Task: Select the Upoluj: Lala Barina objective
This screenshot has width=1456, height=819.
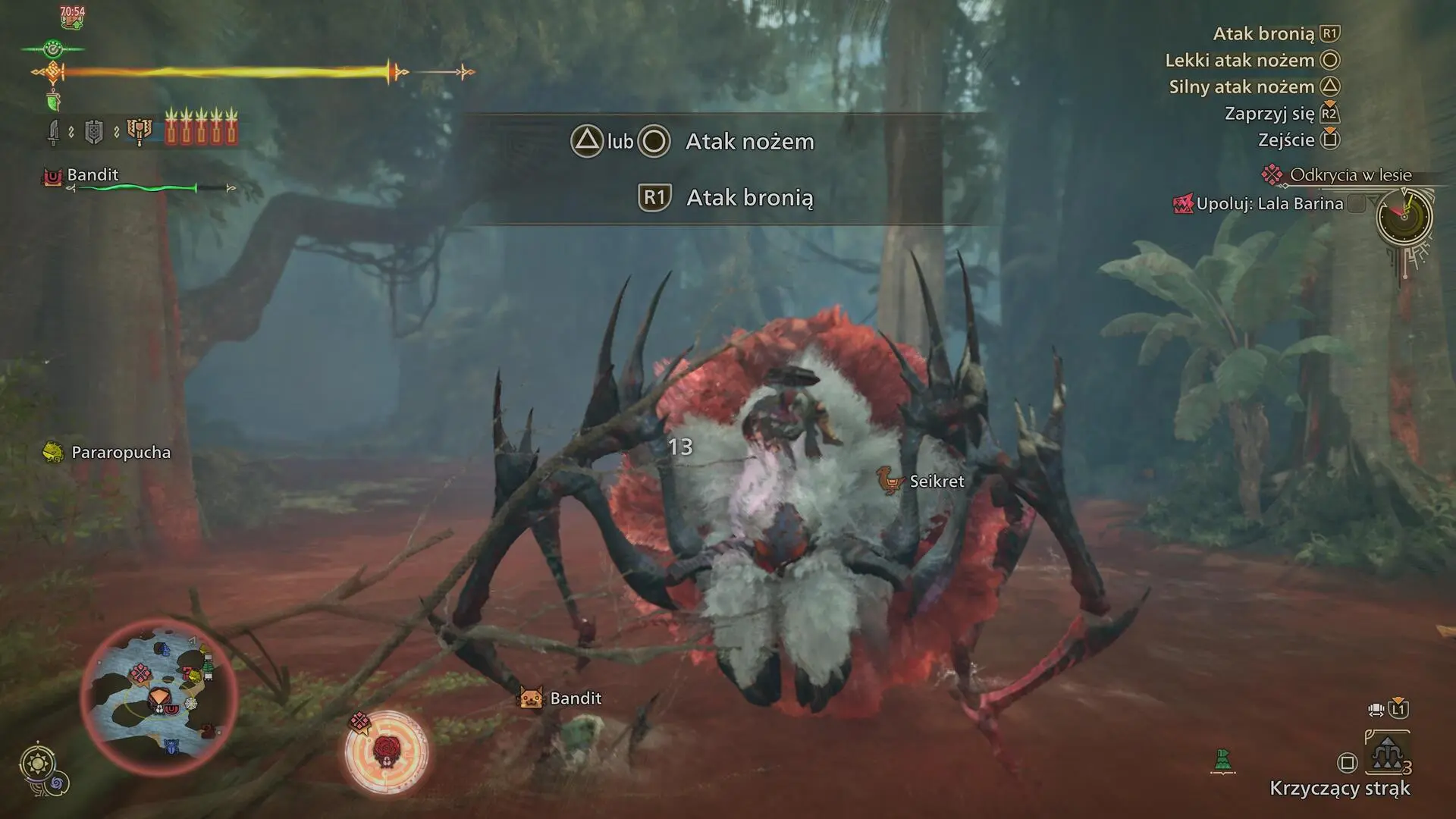Action: pos(1269,204)
